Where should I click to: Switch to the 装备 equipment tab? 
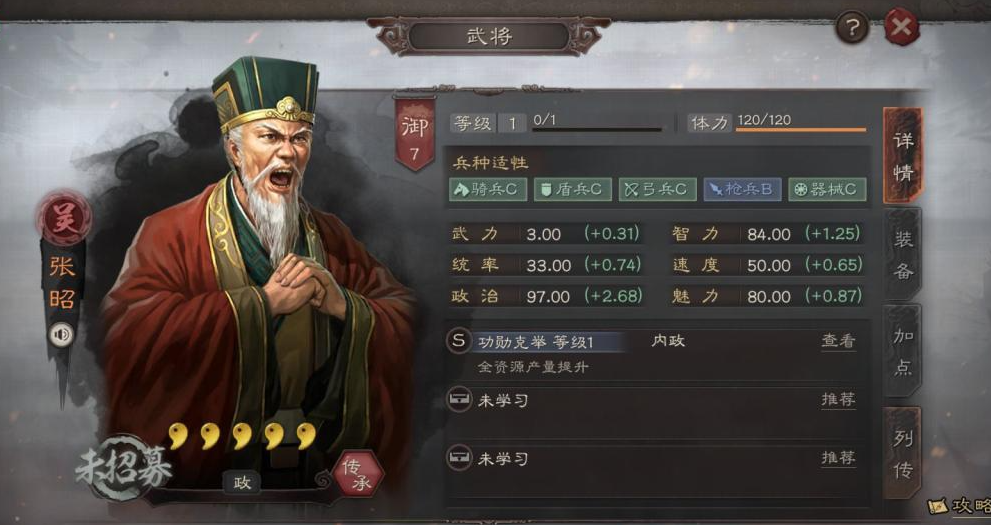[x=902, y=257]
